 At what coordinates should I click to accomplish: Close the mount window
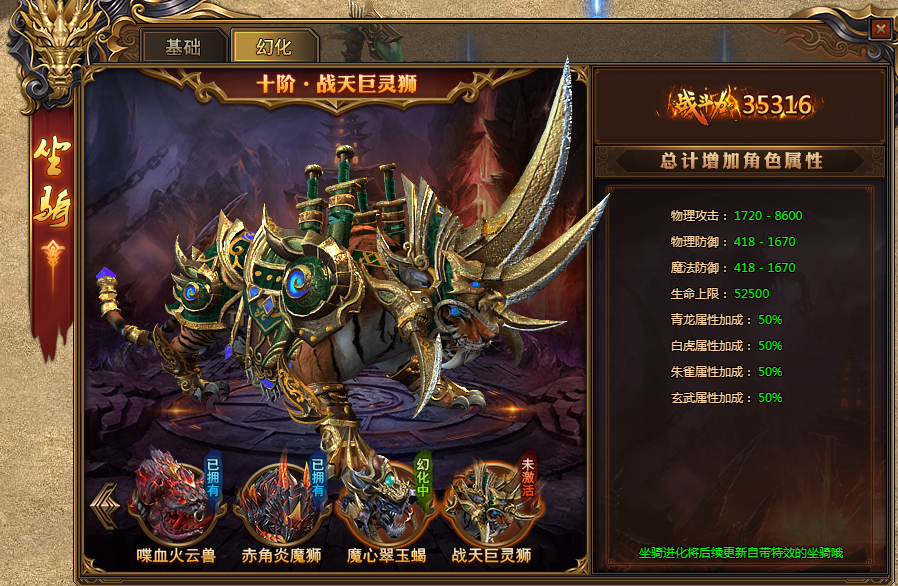click(x=880, y=29)
